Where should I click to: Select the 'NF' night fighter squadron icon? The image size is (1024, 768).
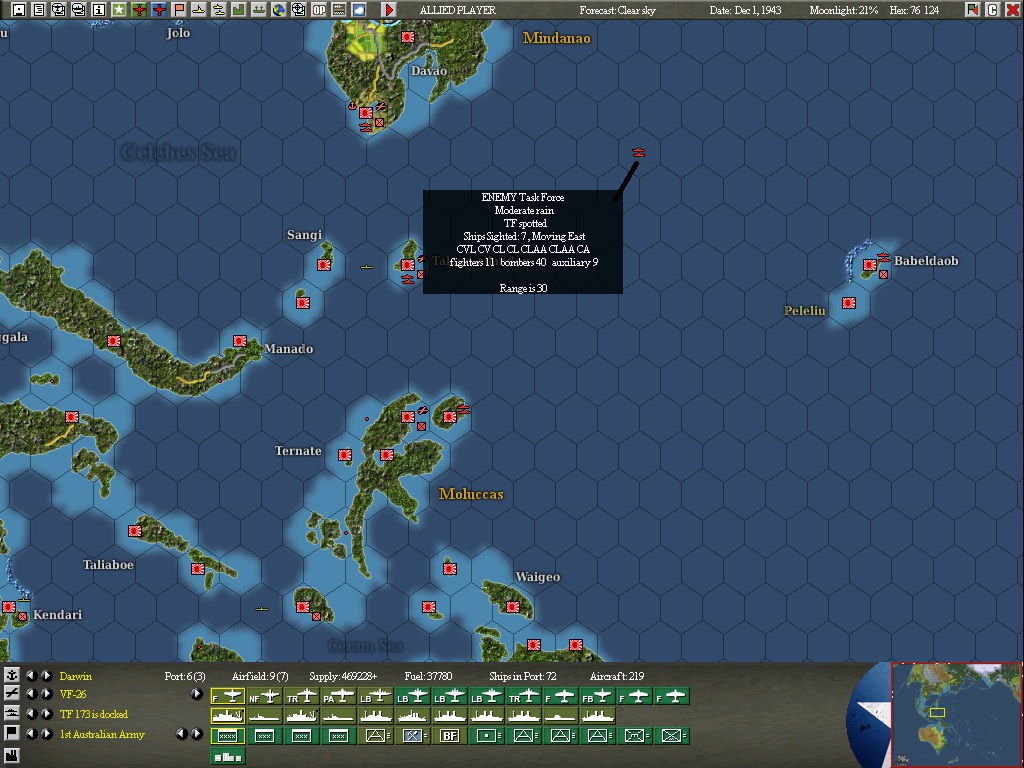click(264, 696)
